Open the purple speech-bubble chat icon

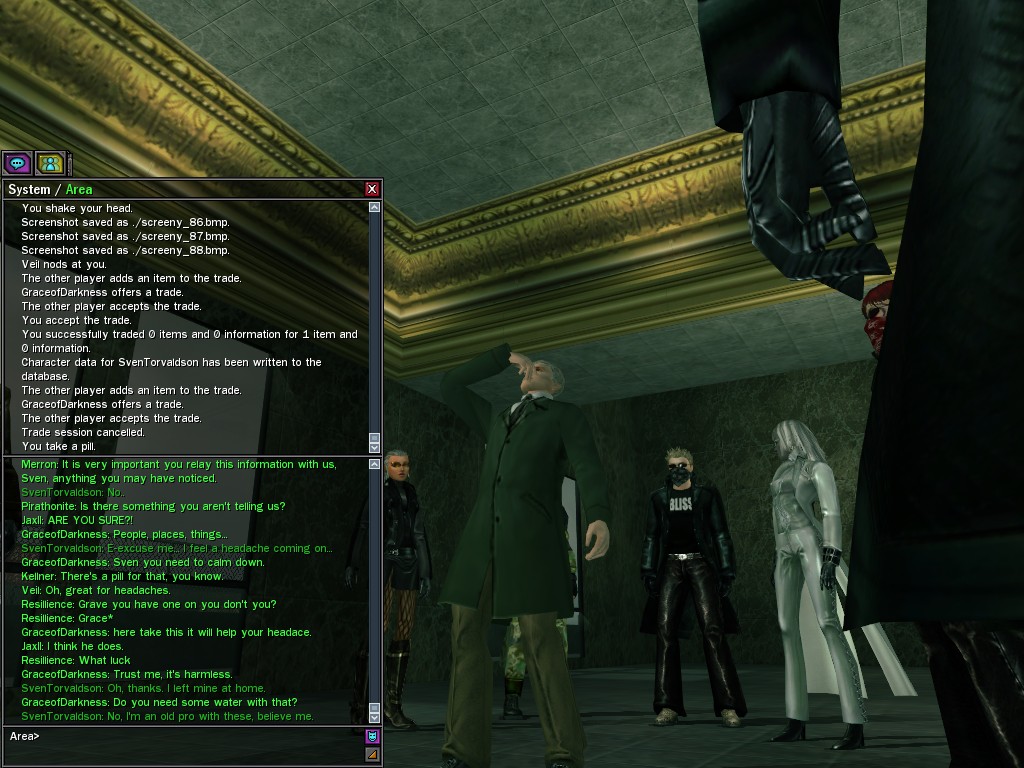click(17, 162)
